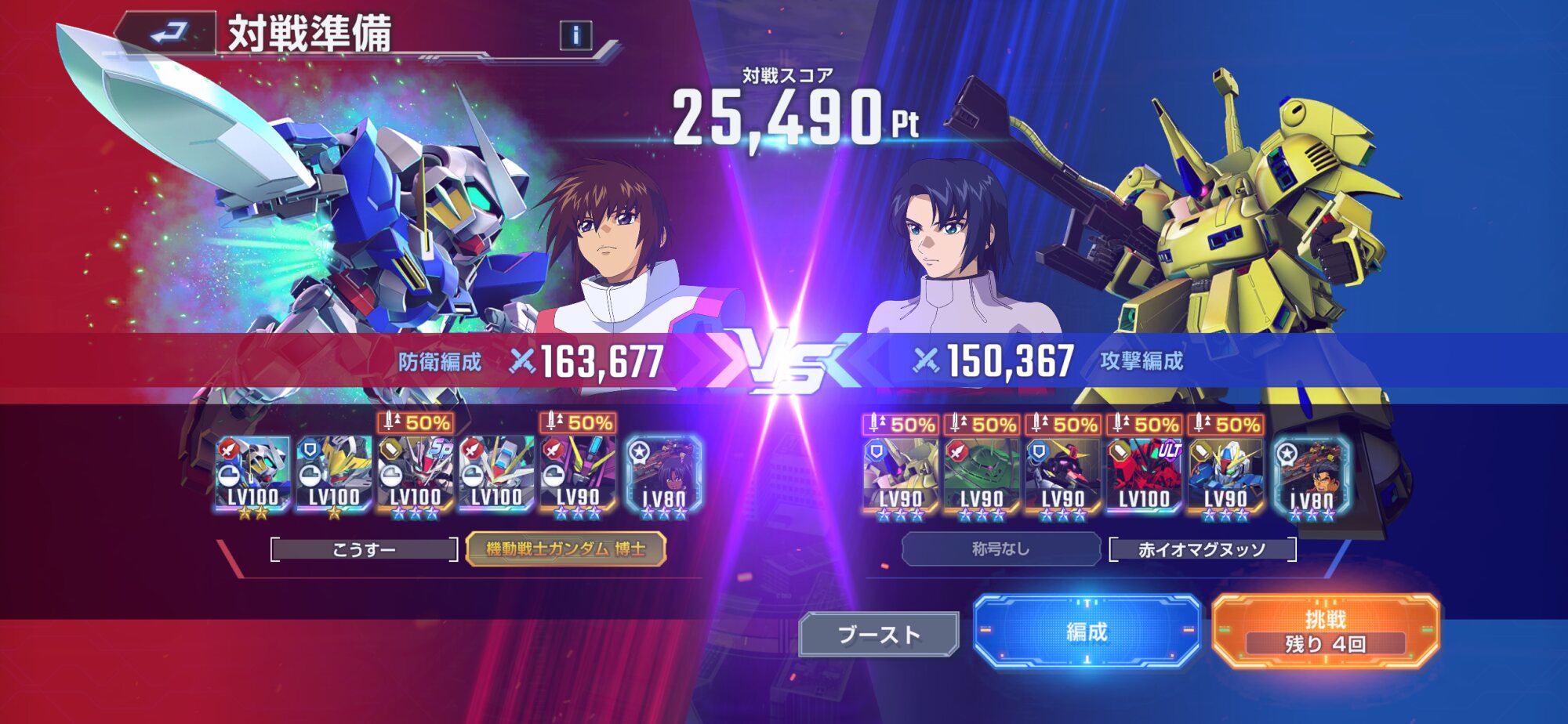
Task: Open the 編成 formation screen
Action: point(1087,632)
